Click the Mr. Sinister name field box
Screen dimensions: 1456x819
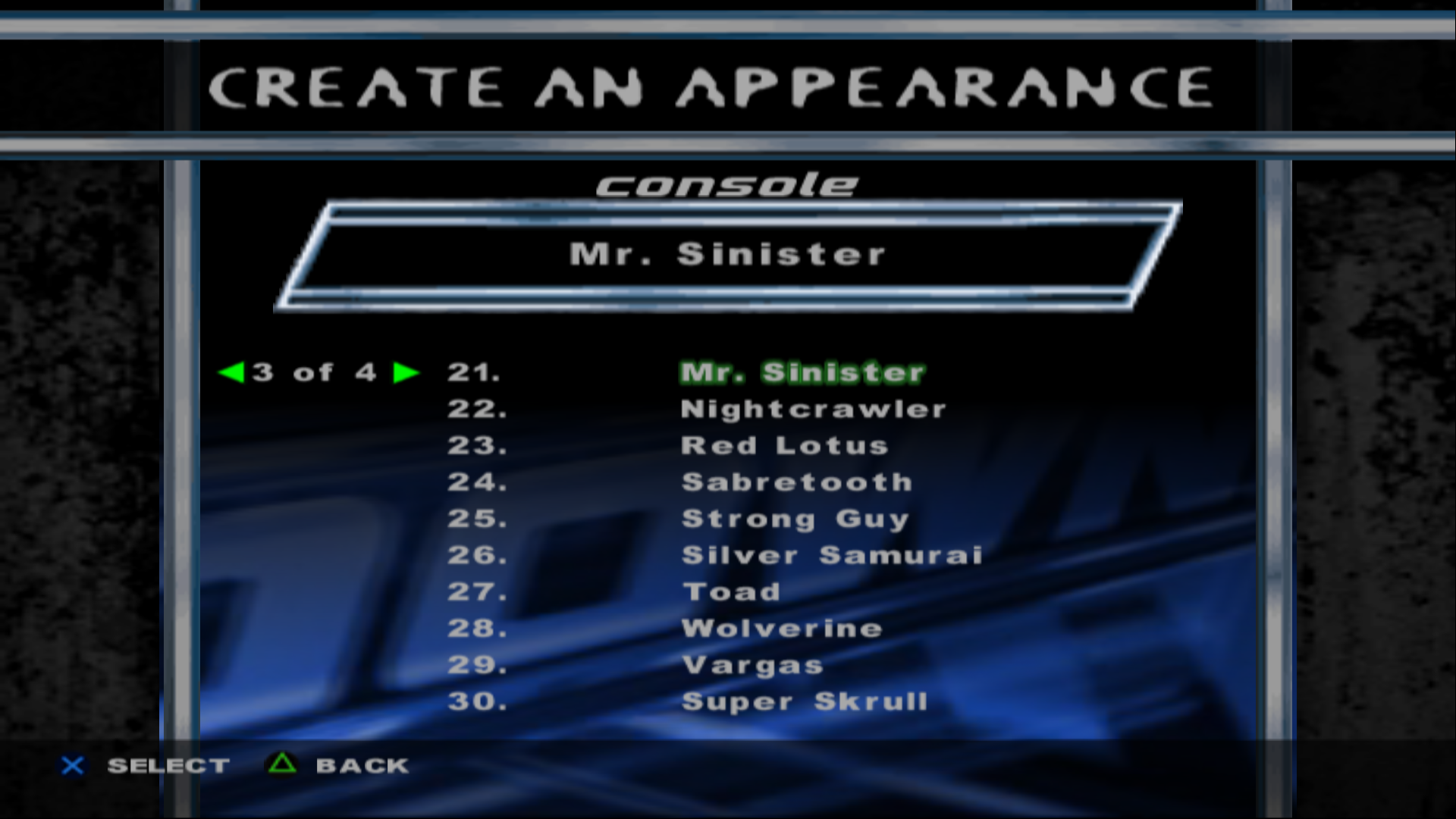pyautogui.click(x=726, y=255)
